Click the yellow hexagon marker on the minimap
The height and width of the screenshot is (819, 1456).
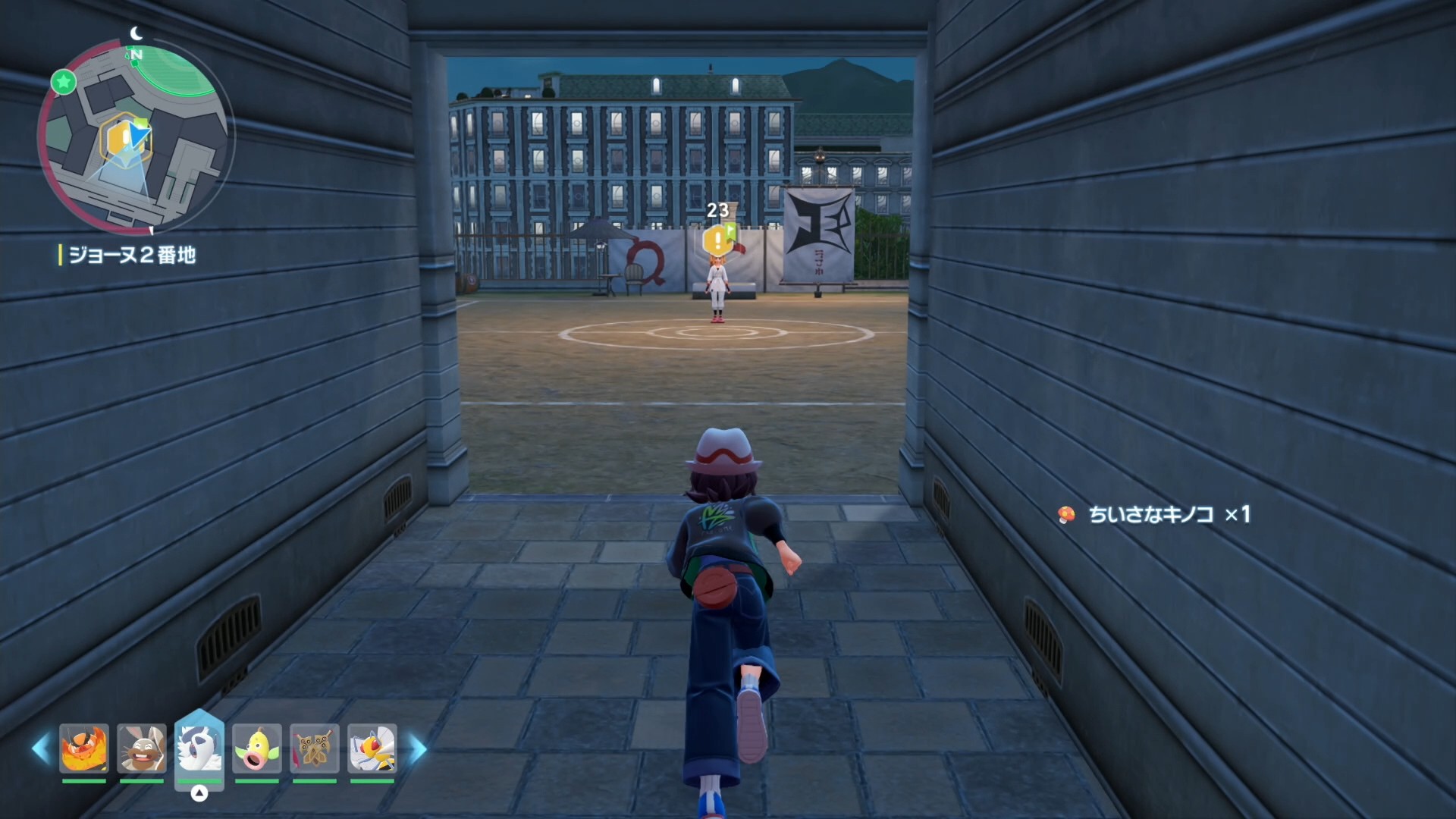pos(121,139)
